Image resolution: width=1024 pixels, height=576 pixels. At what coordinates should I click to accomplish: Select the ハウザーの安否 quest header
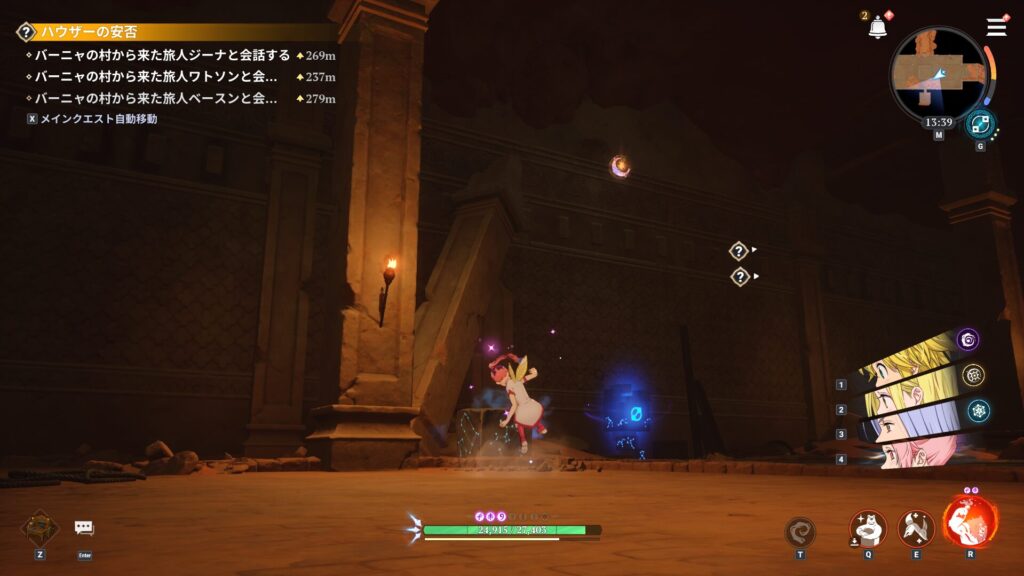click(90, 32)
